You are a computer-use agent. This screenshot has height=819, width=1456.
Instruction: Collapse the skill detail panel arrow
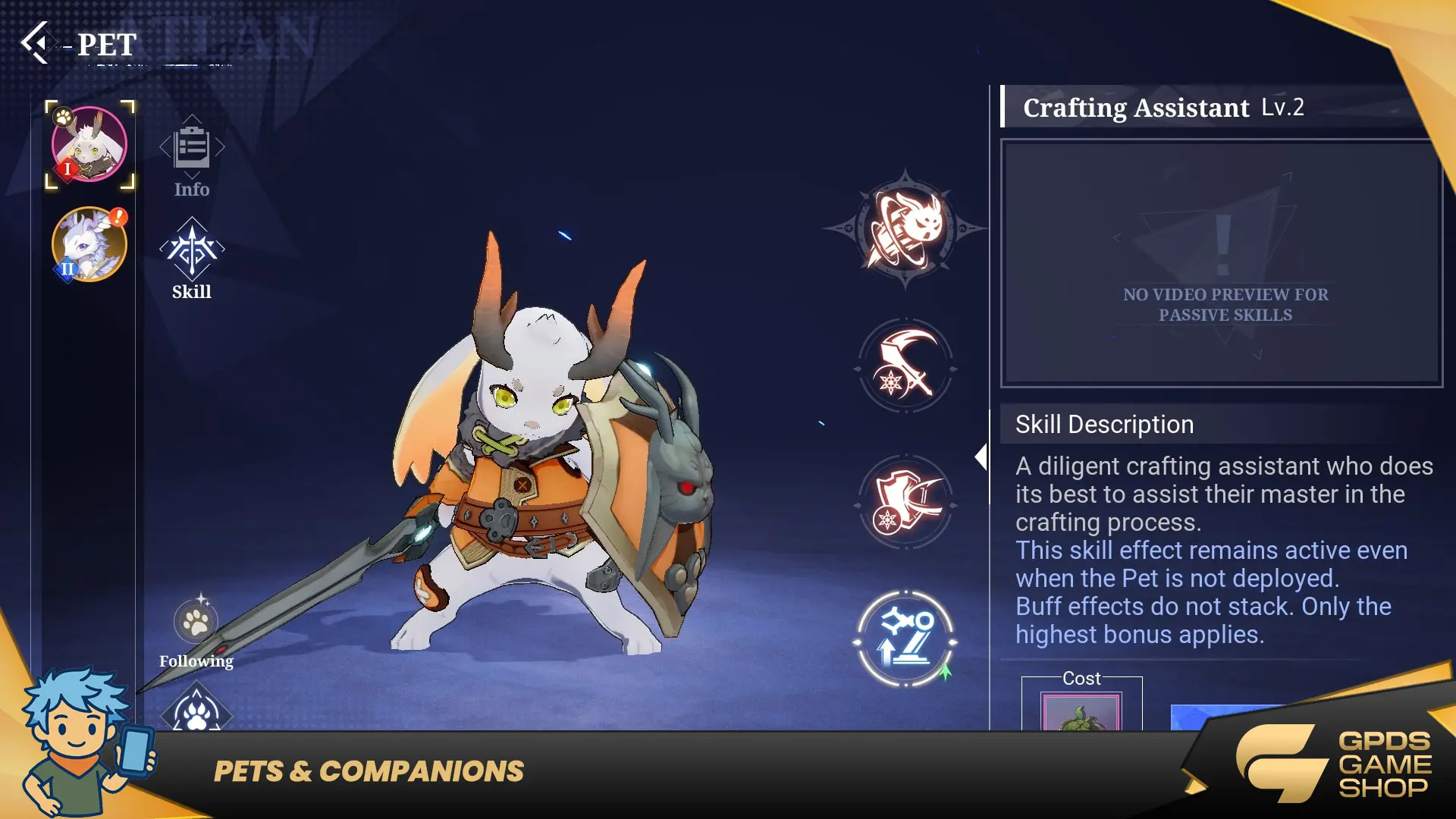click(x=981, y=457)
